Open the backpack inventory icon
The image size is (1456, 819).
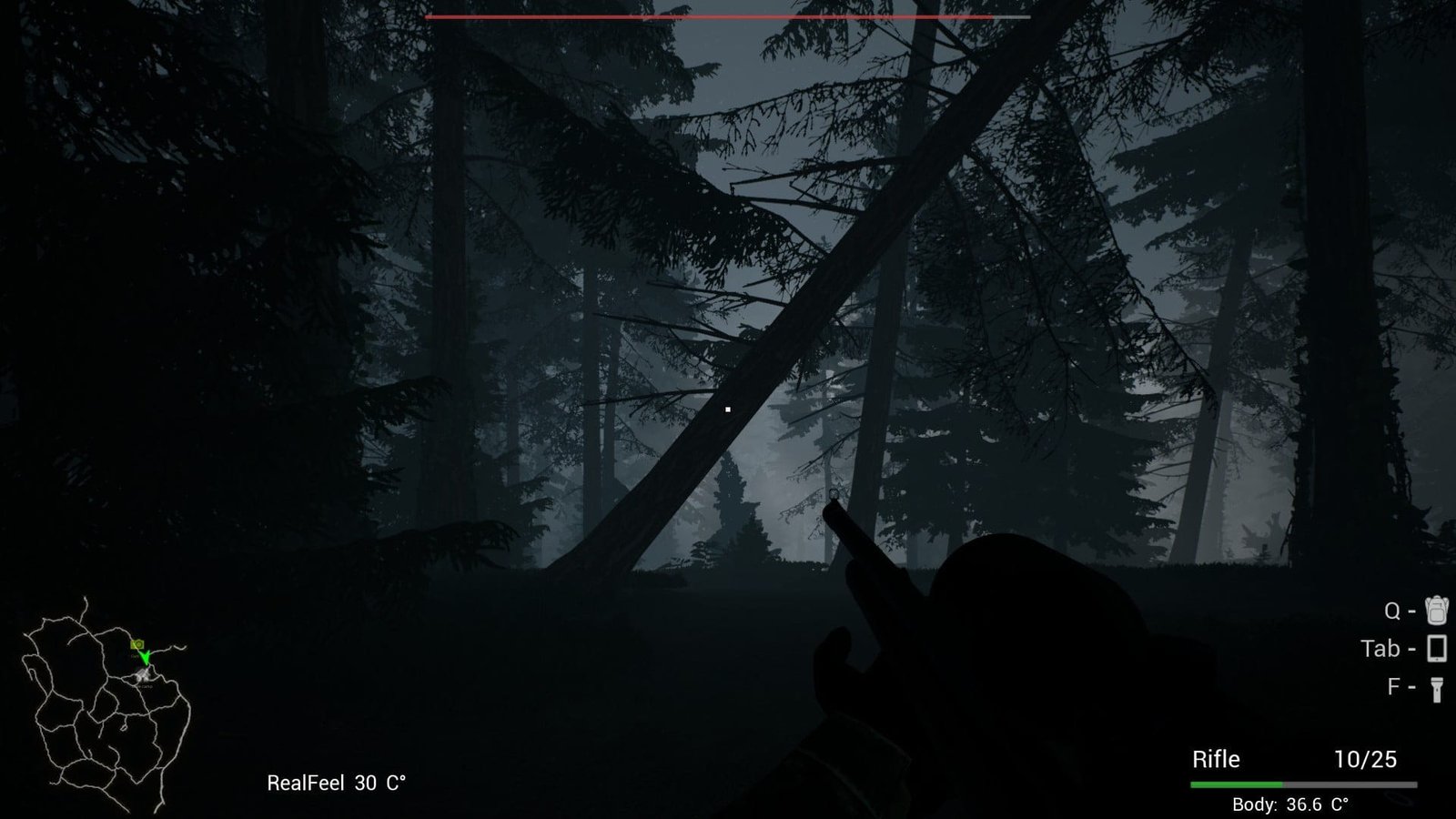1436,610
